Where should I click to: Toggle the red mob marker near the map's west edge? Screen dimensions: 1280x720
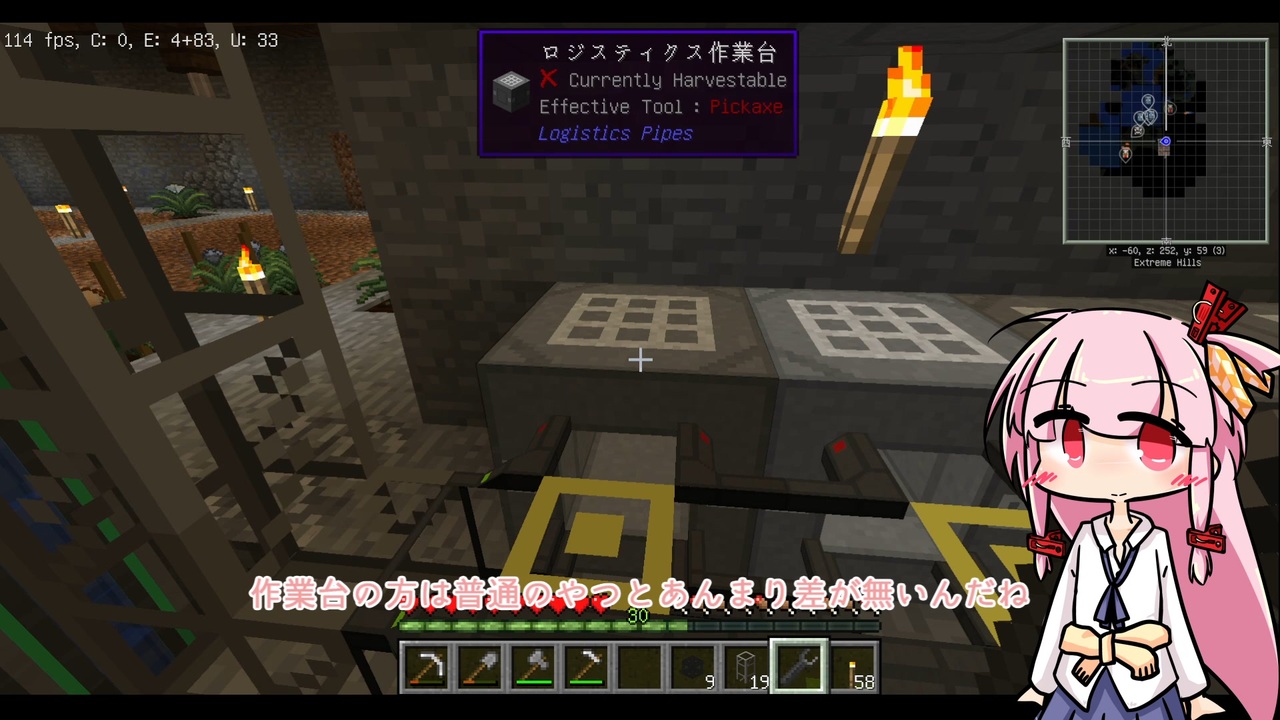point(1125,153)
